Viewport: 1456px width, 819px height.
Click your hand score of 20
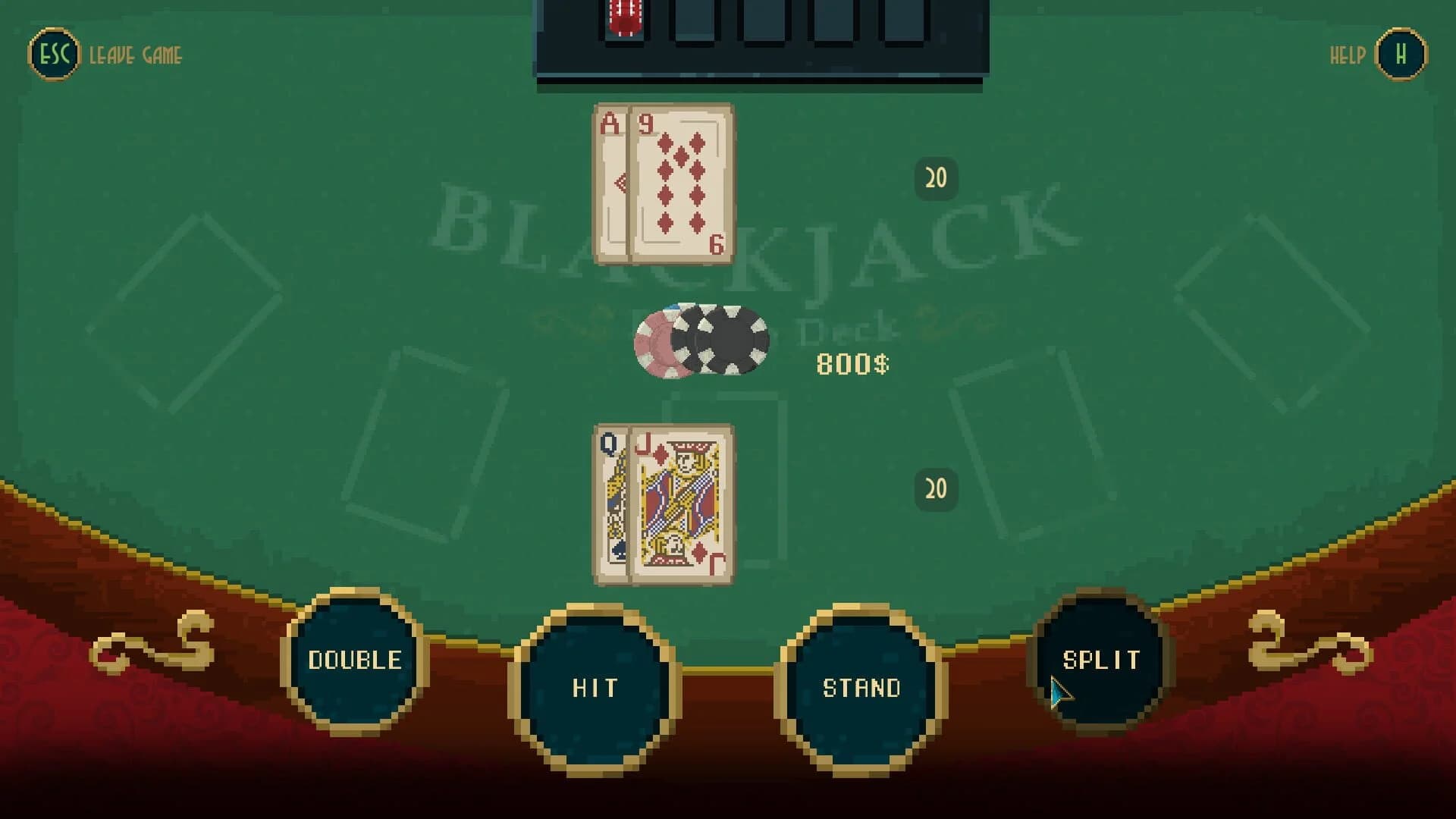coord(936,489)
